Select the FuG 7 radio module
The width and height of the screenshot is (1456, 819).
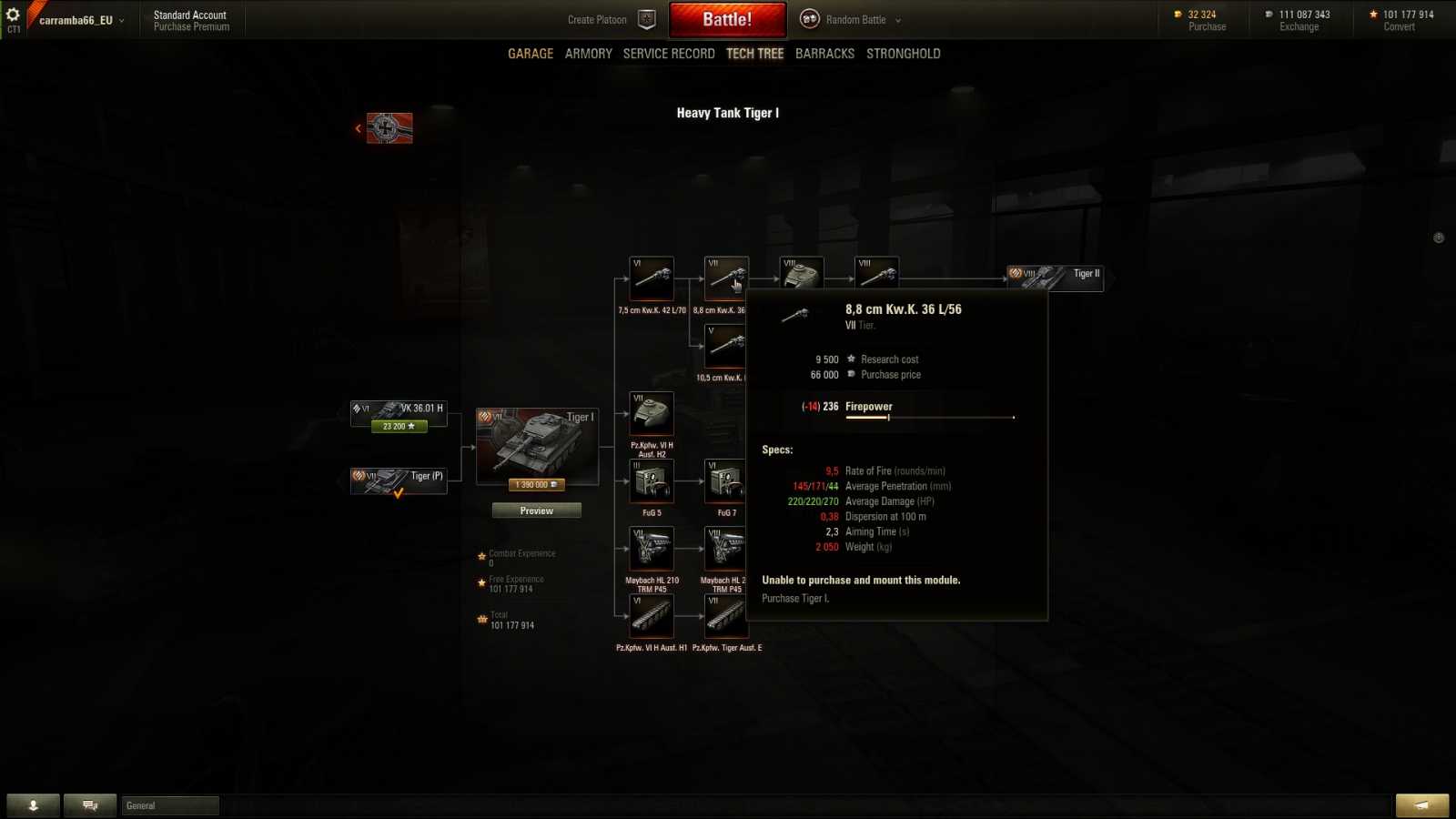[x=725, y=480]
